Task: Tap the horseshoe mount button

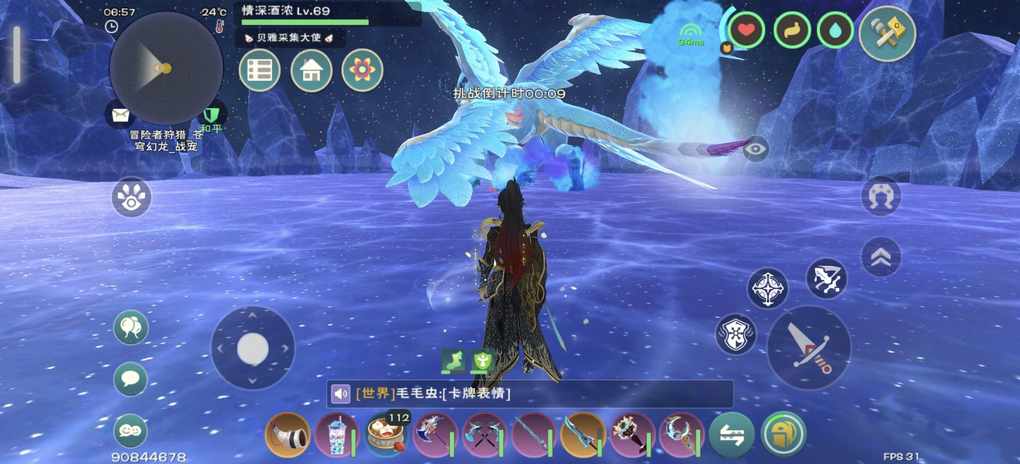Action: coord(881,196)
